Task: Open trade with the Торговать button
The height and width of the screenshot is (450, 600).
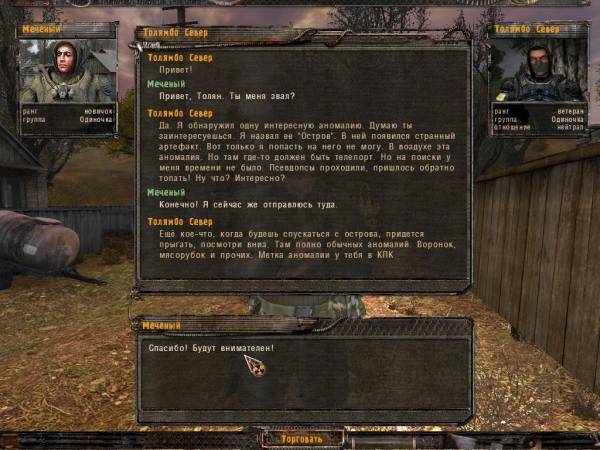Action: pos(302,438)
